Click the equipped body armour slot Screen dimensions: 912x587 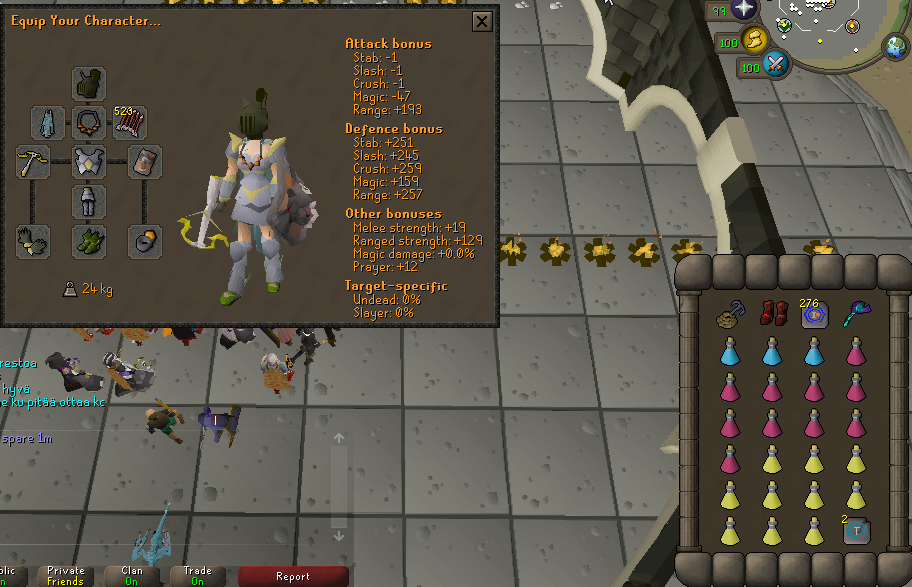click(x=89, y=162)
